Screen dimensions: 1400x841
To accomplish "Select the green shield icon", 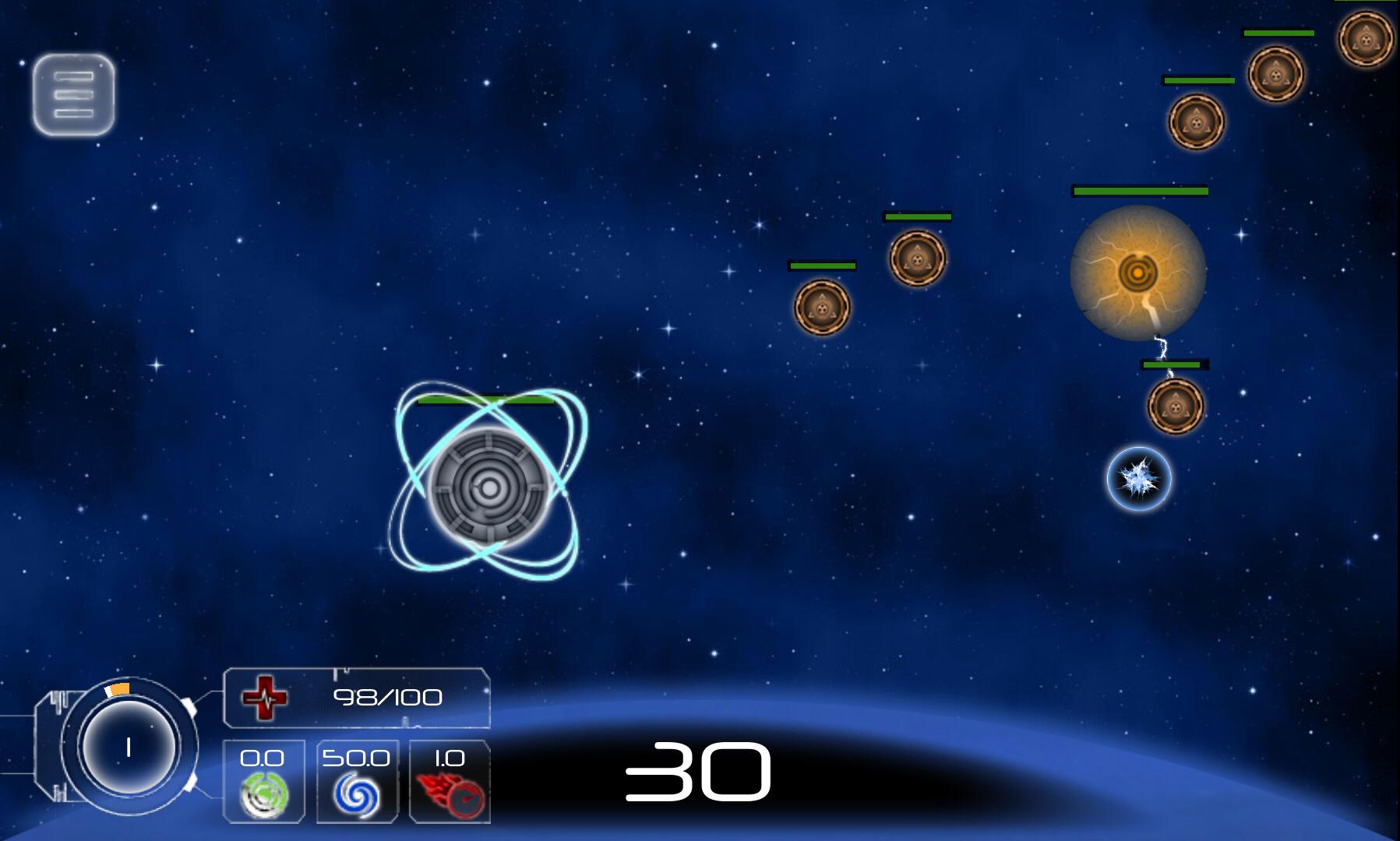I will pos(263,794).
